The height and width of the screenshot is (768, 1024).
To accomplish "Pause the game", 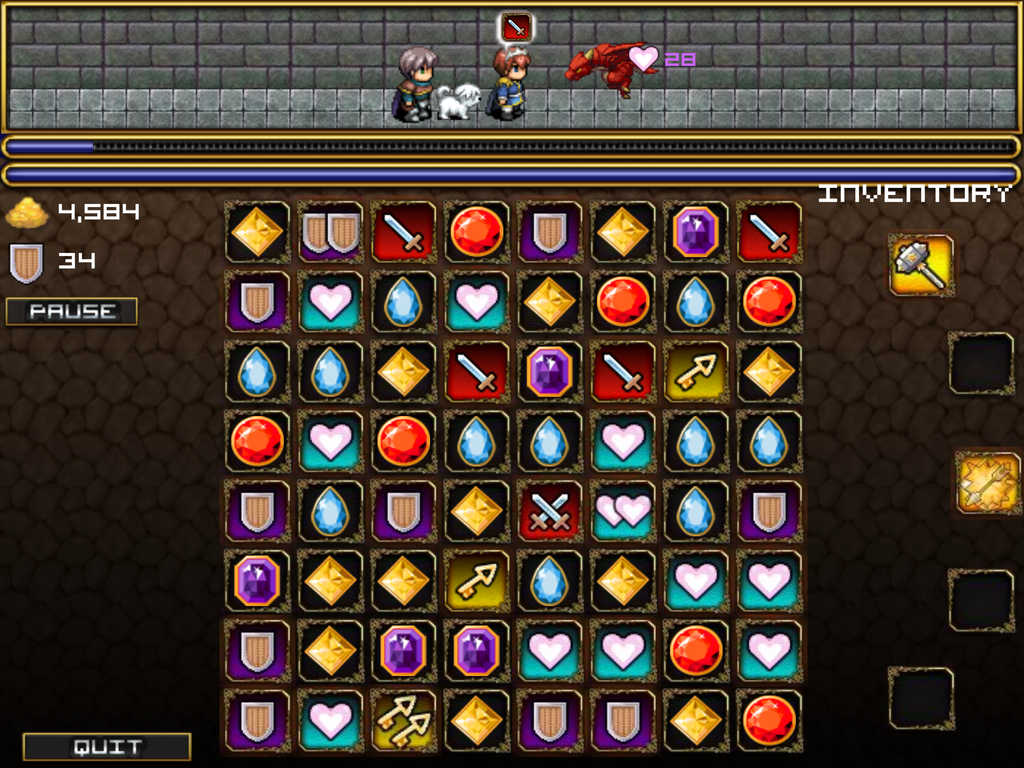I will pos(71,311).
